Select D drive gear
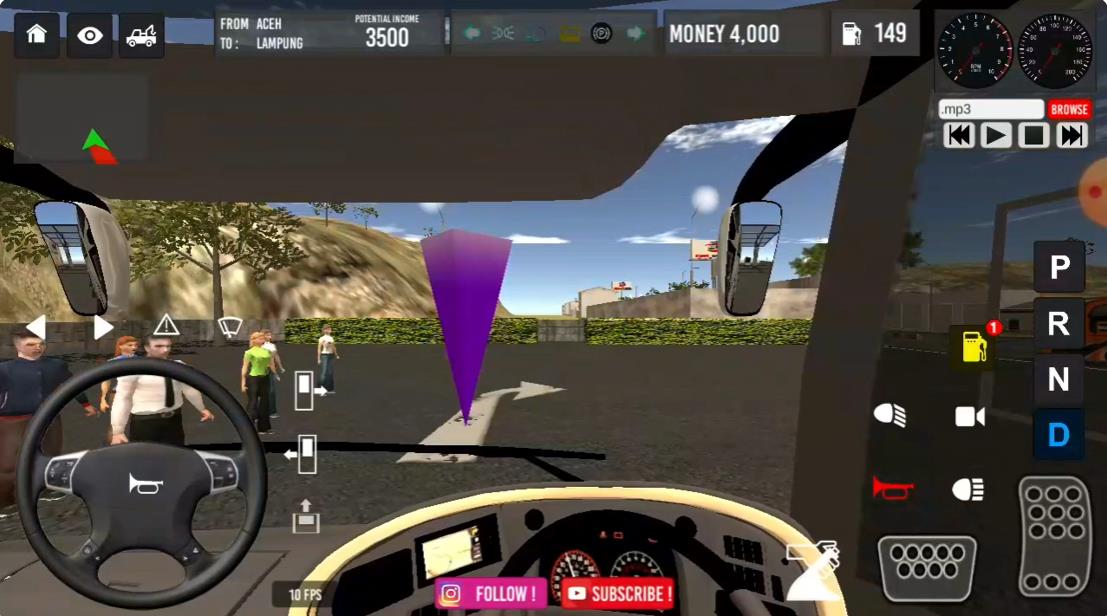1107x616 pixels. tap(1059, 435)
